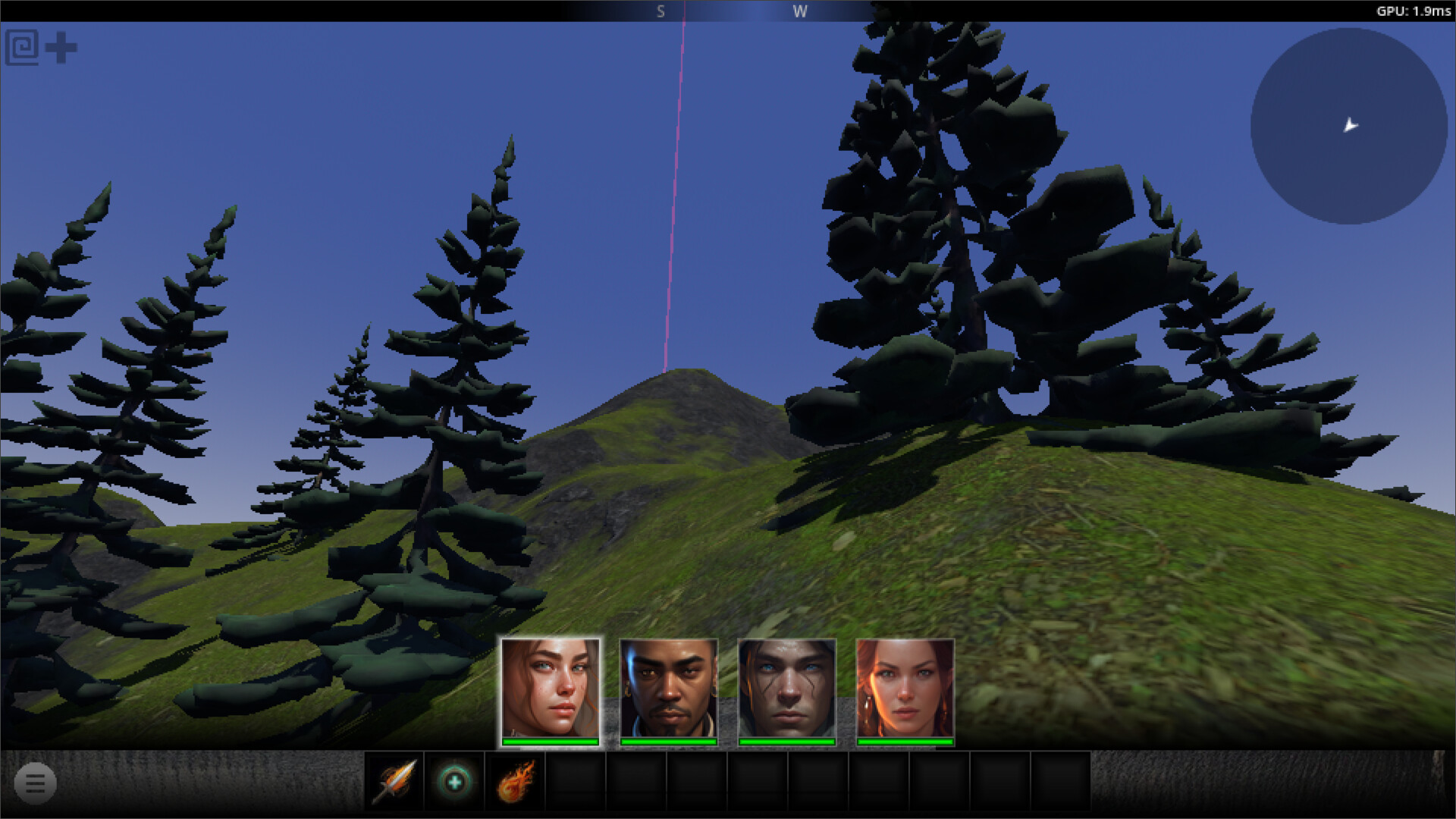Click the W marker on the compass bar
Image resolution: width=1456 pixels, height=819 pixels.
[x=800, y=11]
